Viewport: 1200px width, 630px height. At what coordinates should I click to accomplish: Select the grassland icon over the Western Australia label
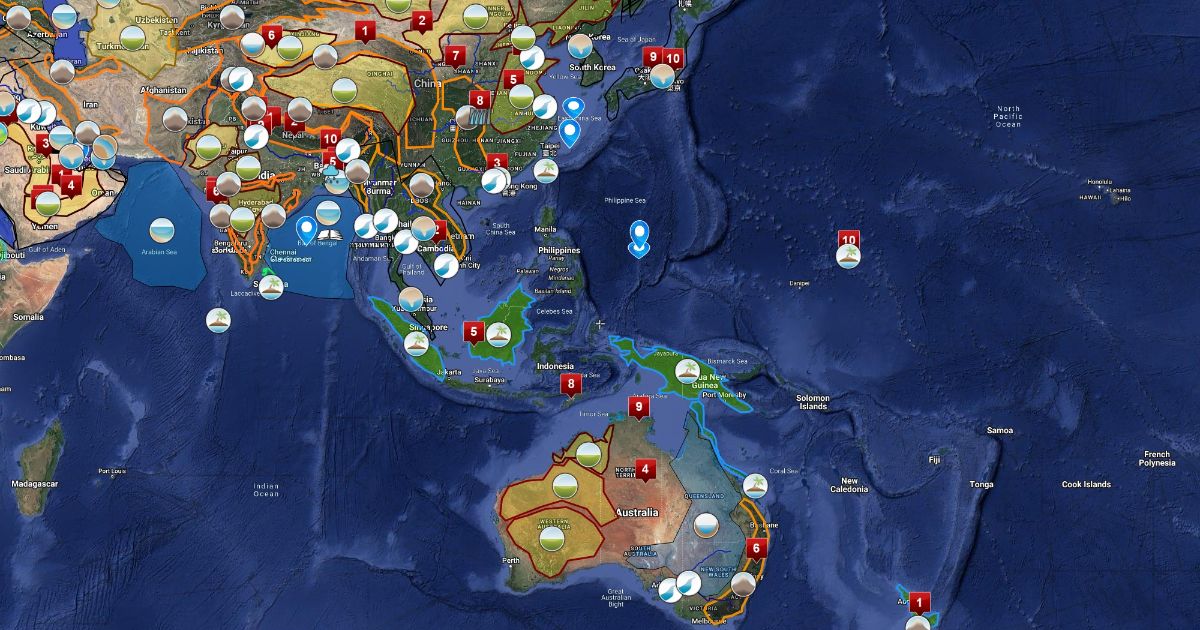click(x=550, y=538)
